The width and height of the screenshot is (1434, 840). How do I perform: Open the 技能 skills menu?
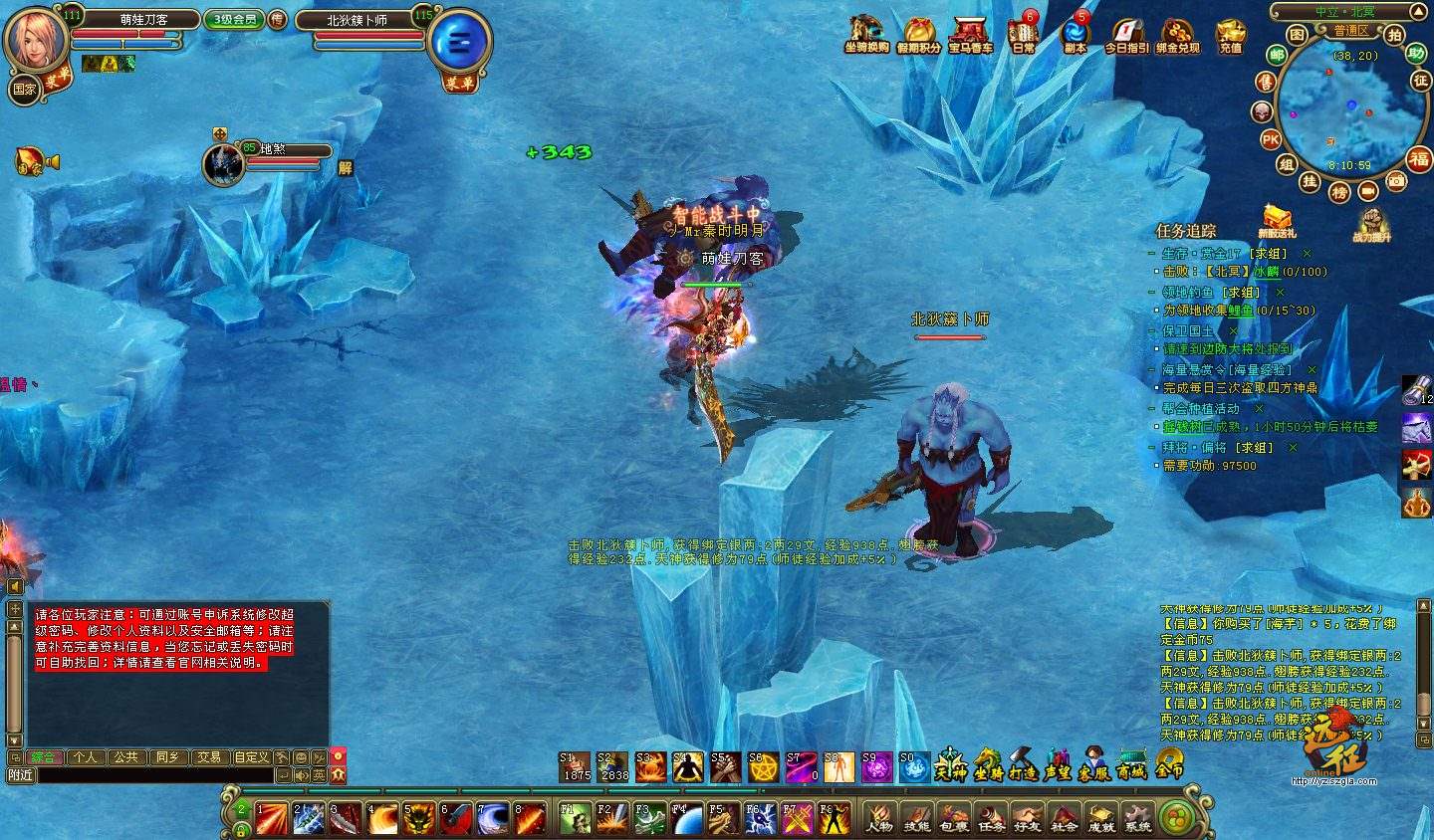pyautogui.click(x=916, y=818)
